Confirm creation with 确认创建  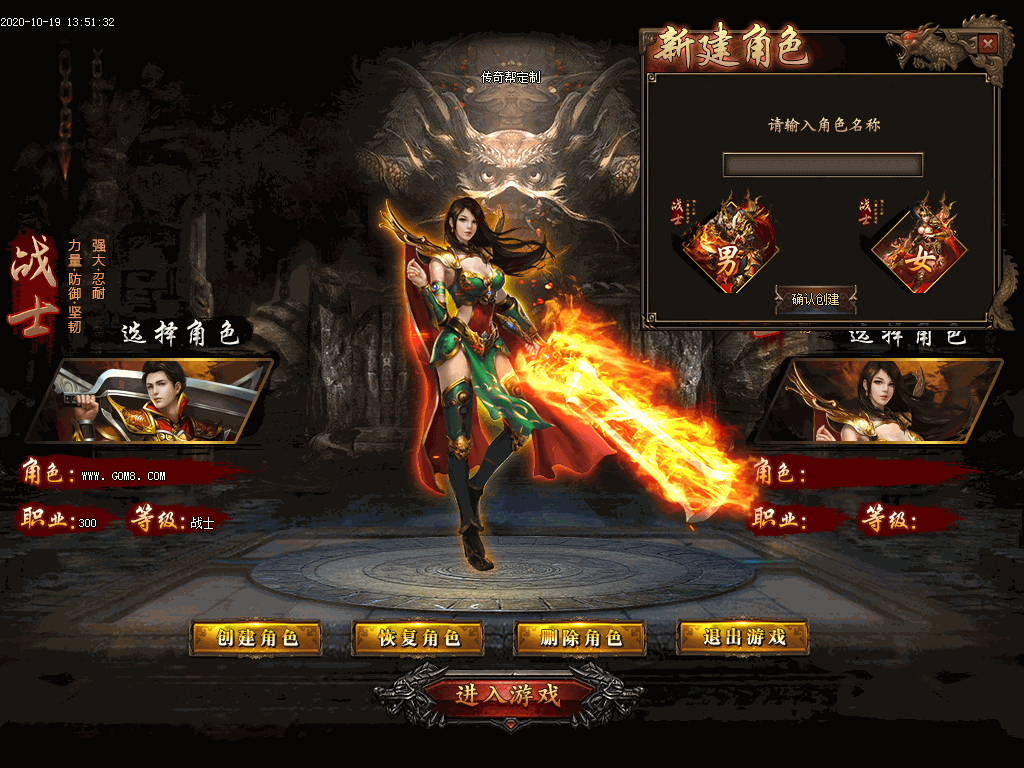(x=816, y=299)
